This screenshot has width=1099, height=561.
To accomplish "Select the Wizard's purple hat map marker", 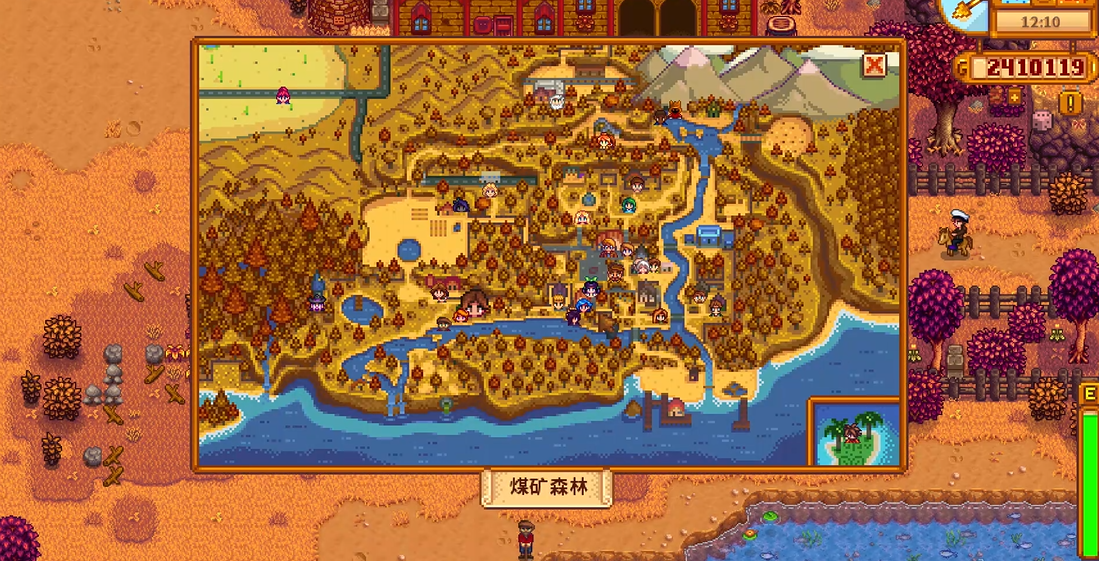I will click(x=318, y=296).
